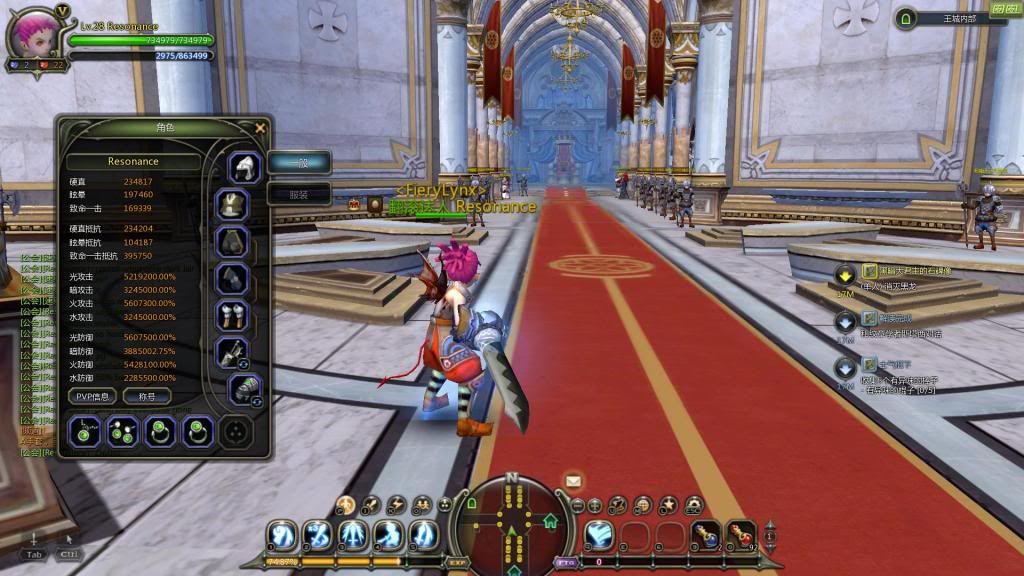The width and height of the screenshot is (1024, 576).
Task: Open the mail envelope notification
Action: pyautogui.click(x=574, y=481)
